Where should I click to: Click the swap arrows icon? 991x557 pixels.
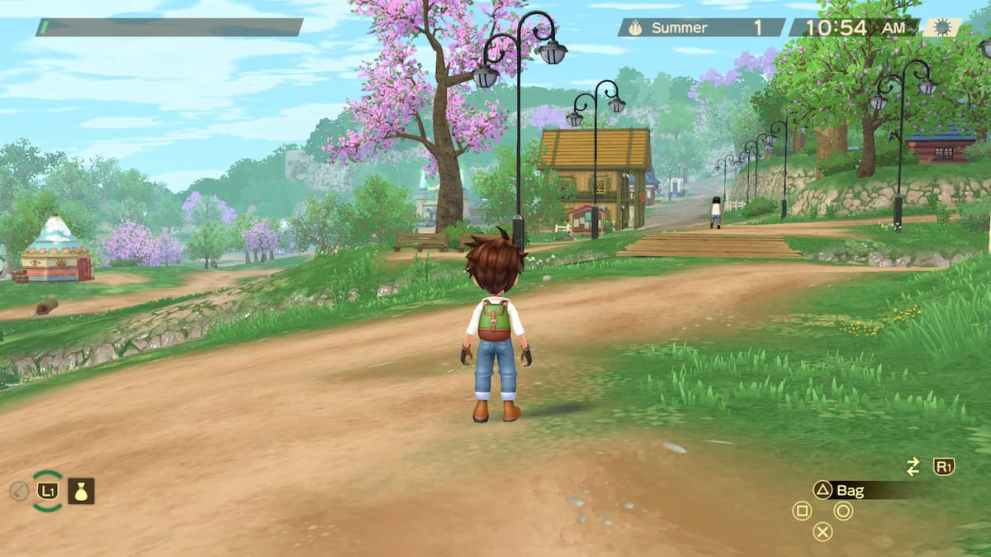coord(912,467)
